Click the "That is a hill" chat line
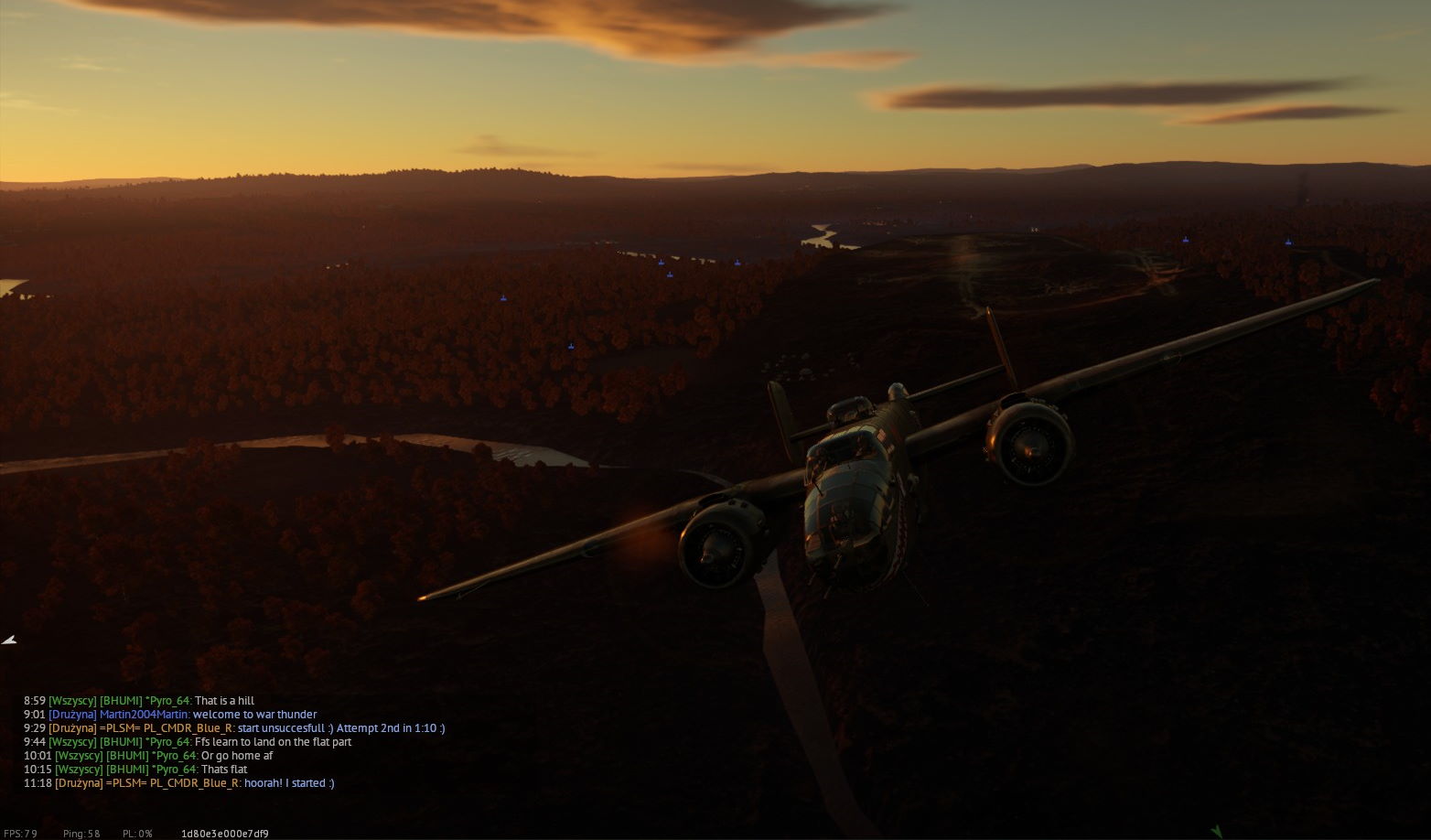 click(x=224, y=701)
